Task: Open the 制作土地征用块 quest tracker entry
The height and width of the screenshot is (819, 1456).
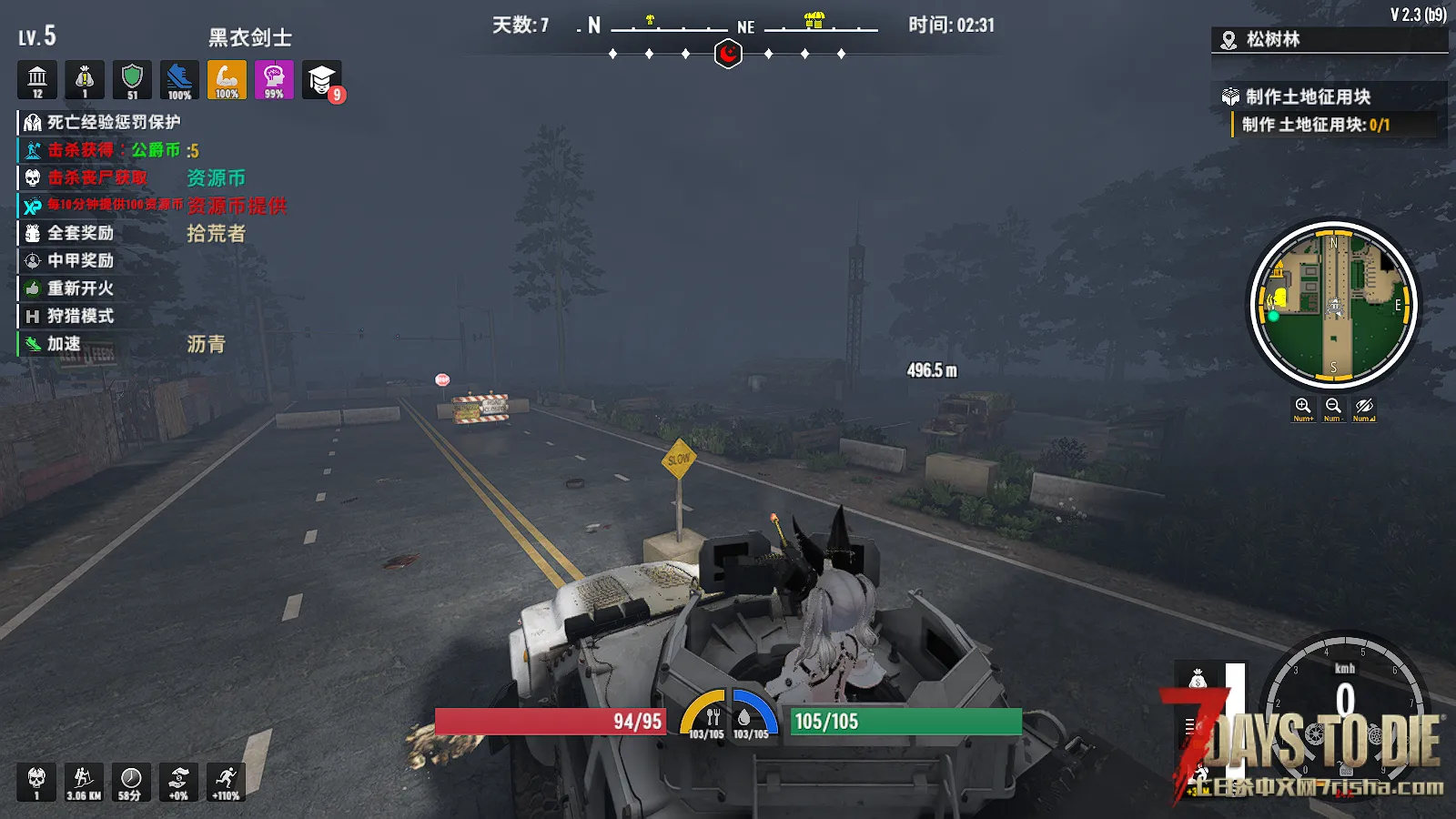Action: (1308, 96)
